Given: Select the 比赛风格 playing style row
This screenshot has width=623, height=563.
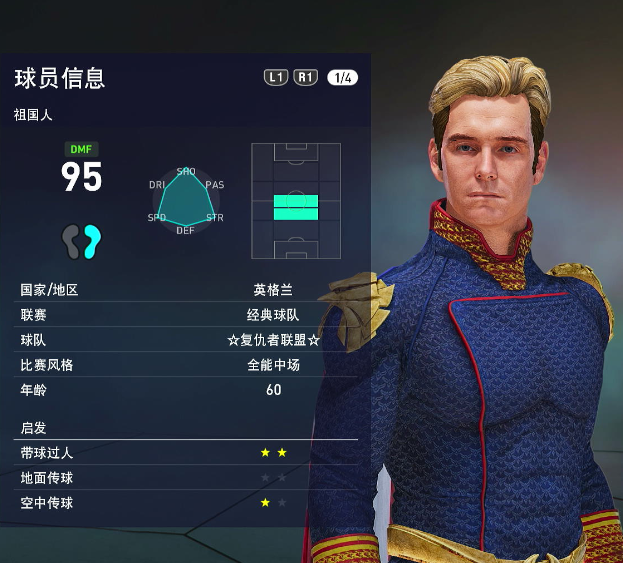Looking at the screenshot, I should (186, 365).
